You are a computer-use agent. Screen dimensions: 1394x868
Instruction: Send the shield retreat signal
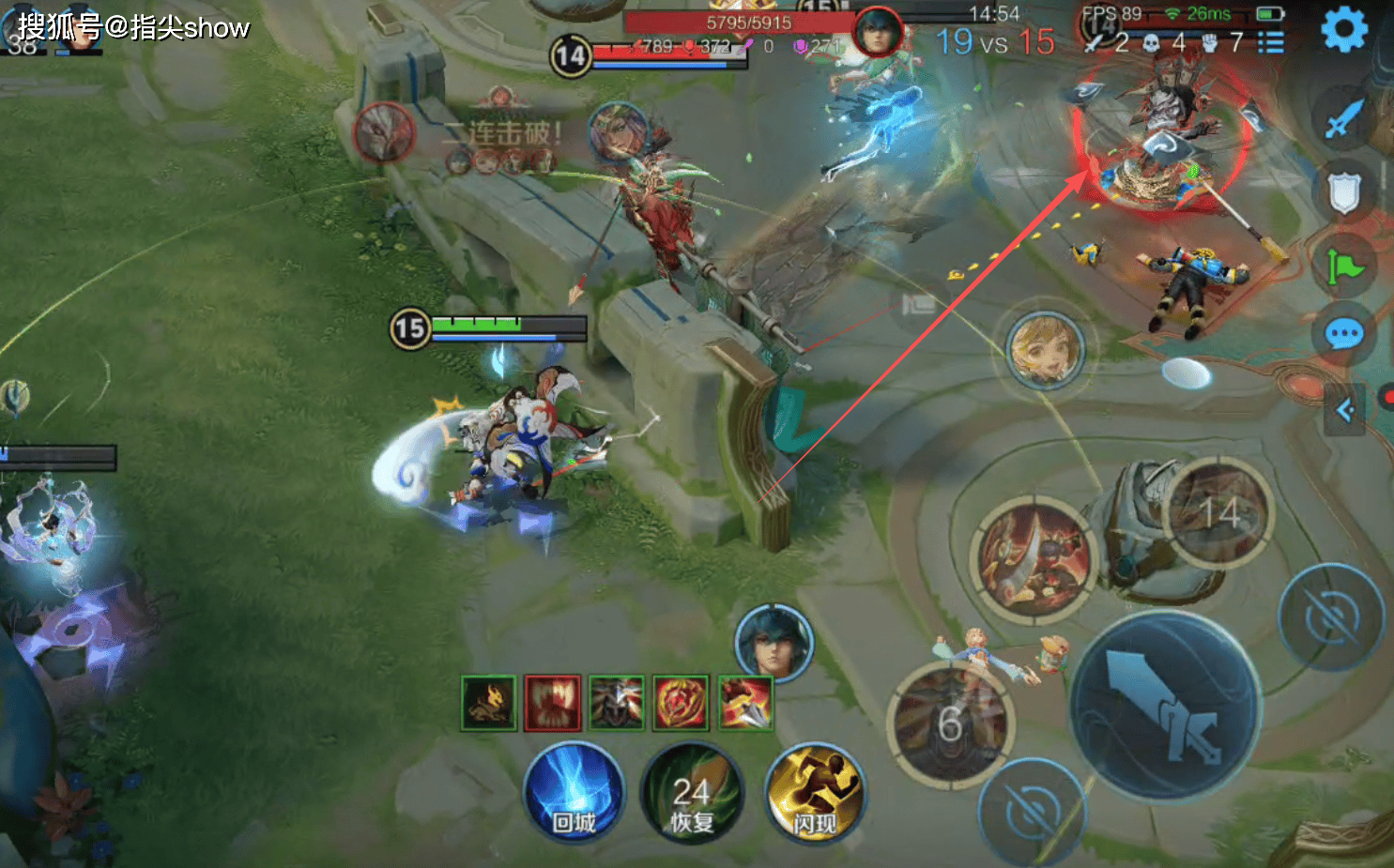1344,192
